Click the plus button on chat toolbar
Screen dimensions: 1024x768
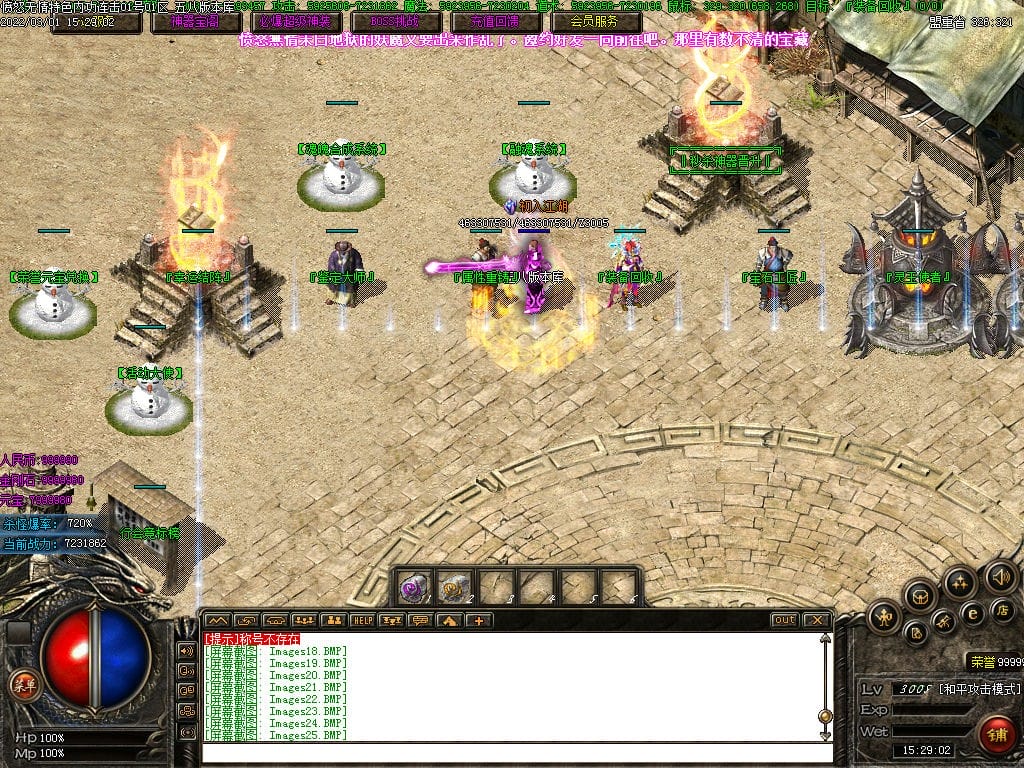[x=479, y=620]
